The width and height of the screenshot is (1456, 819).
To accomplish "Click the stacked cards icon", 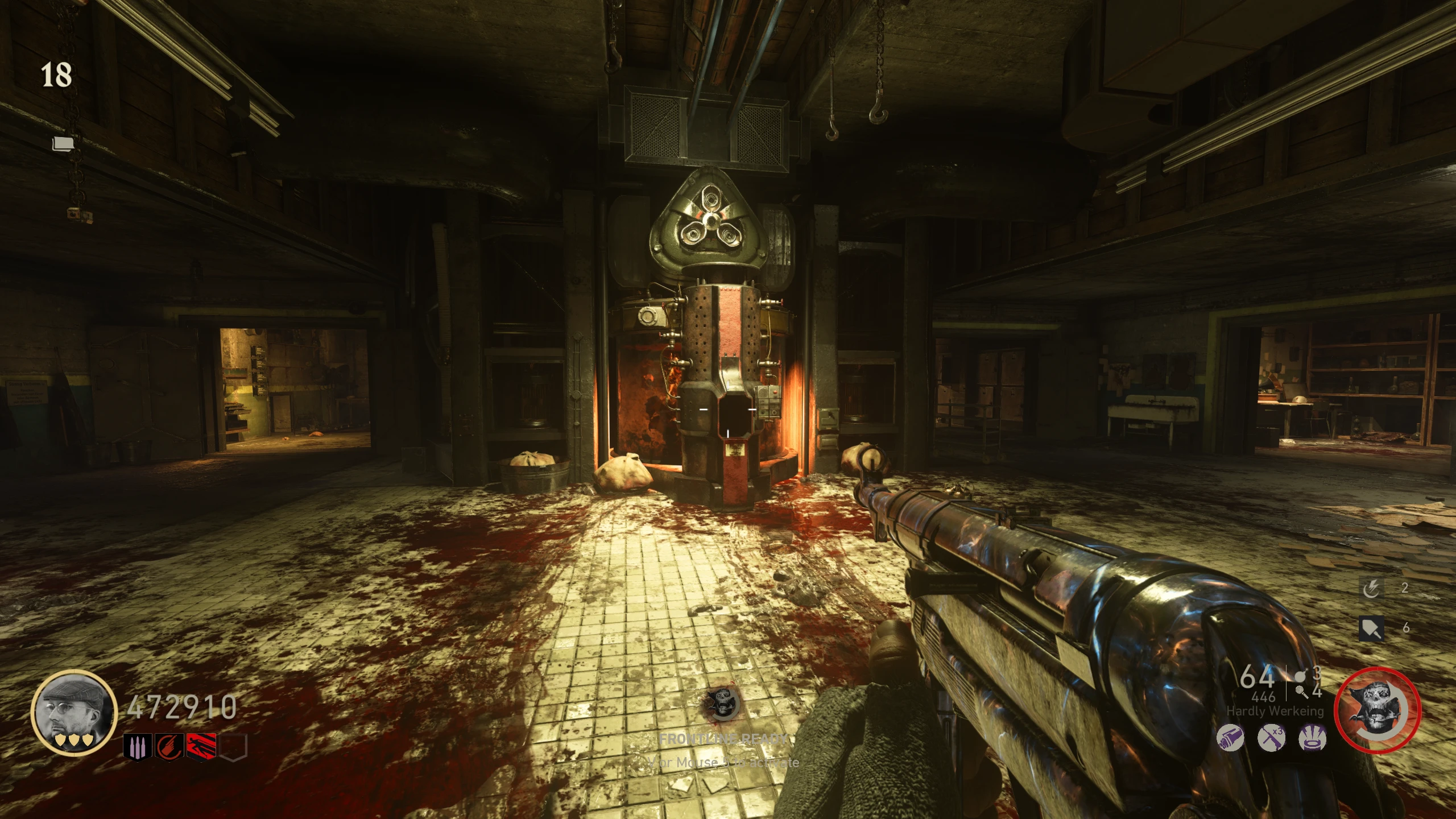I will coord(63,144).
